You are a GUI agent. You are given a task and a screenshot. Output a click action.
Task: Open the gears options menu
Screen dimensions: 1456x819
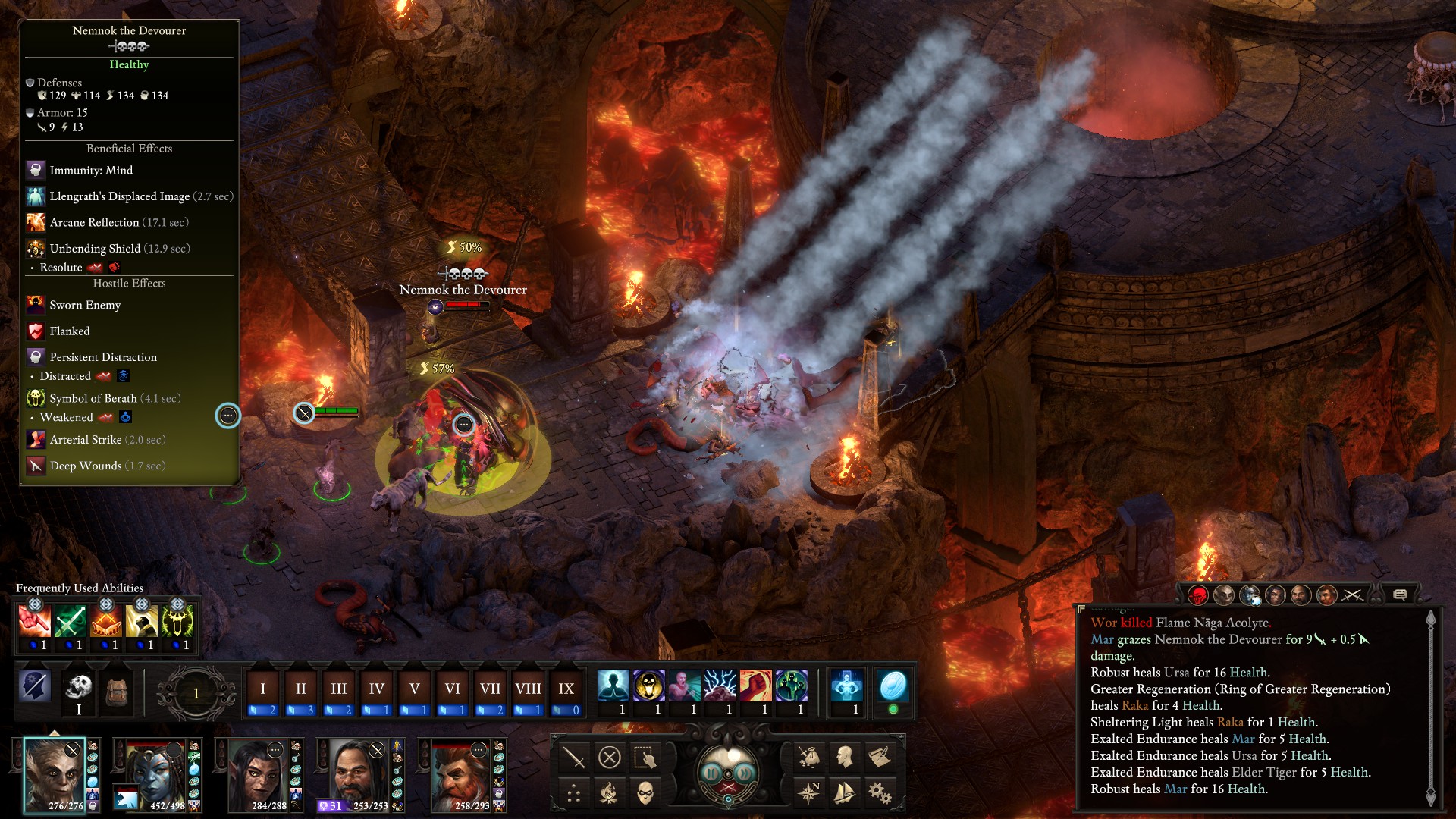tap(880, 793)
